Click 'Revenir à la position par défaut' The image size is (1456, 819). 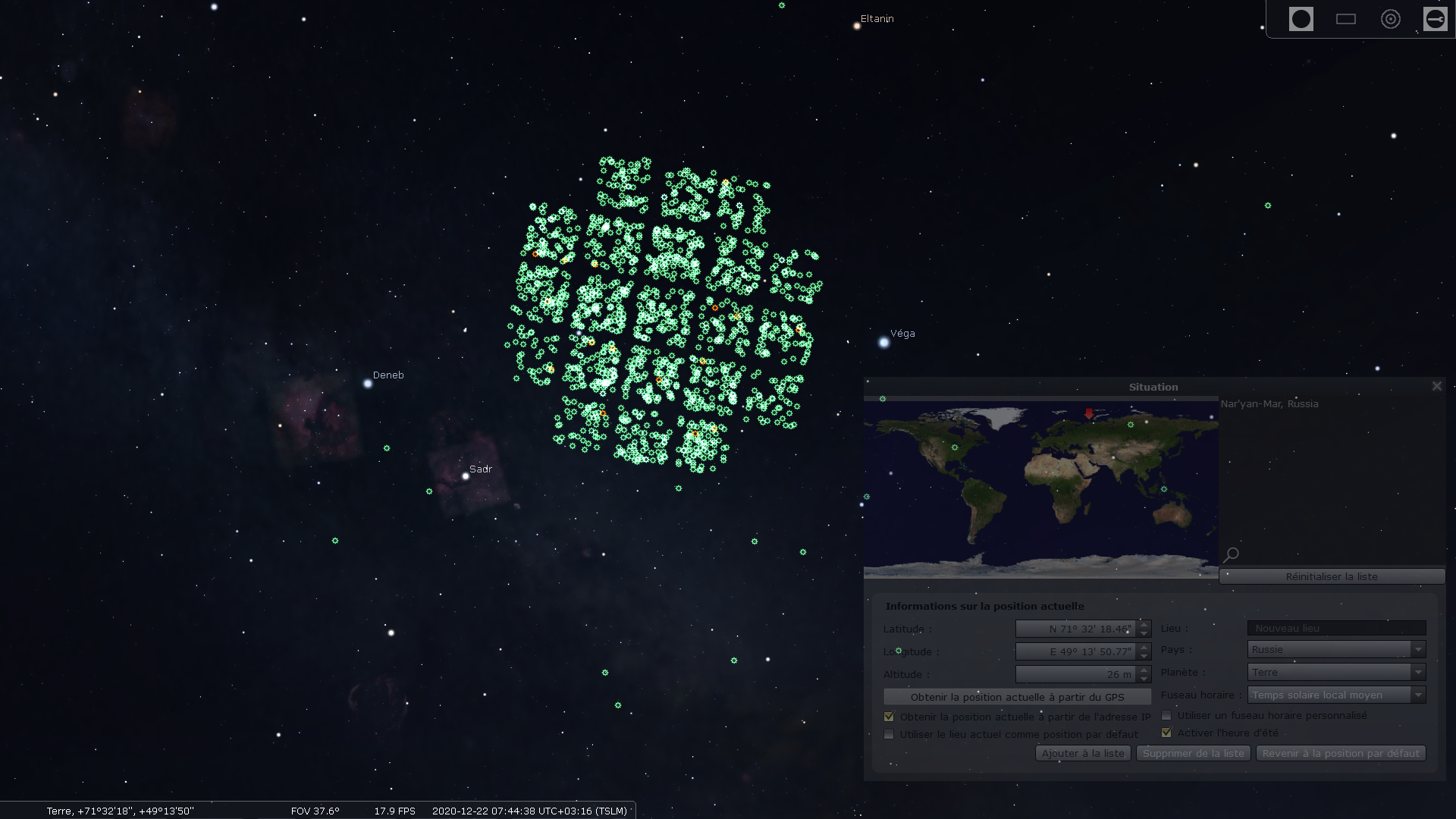click(x=1340, y=753)
